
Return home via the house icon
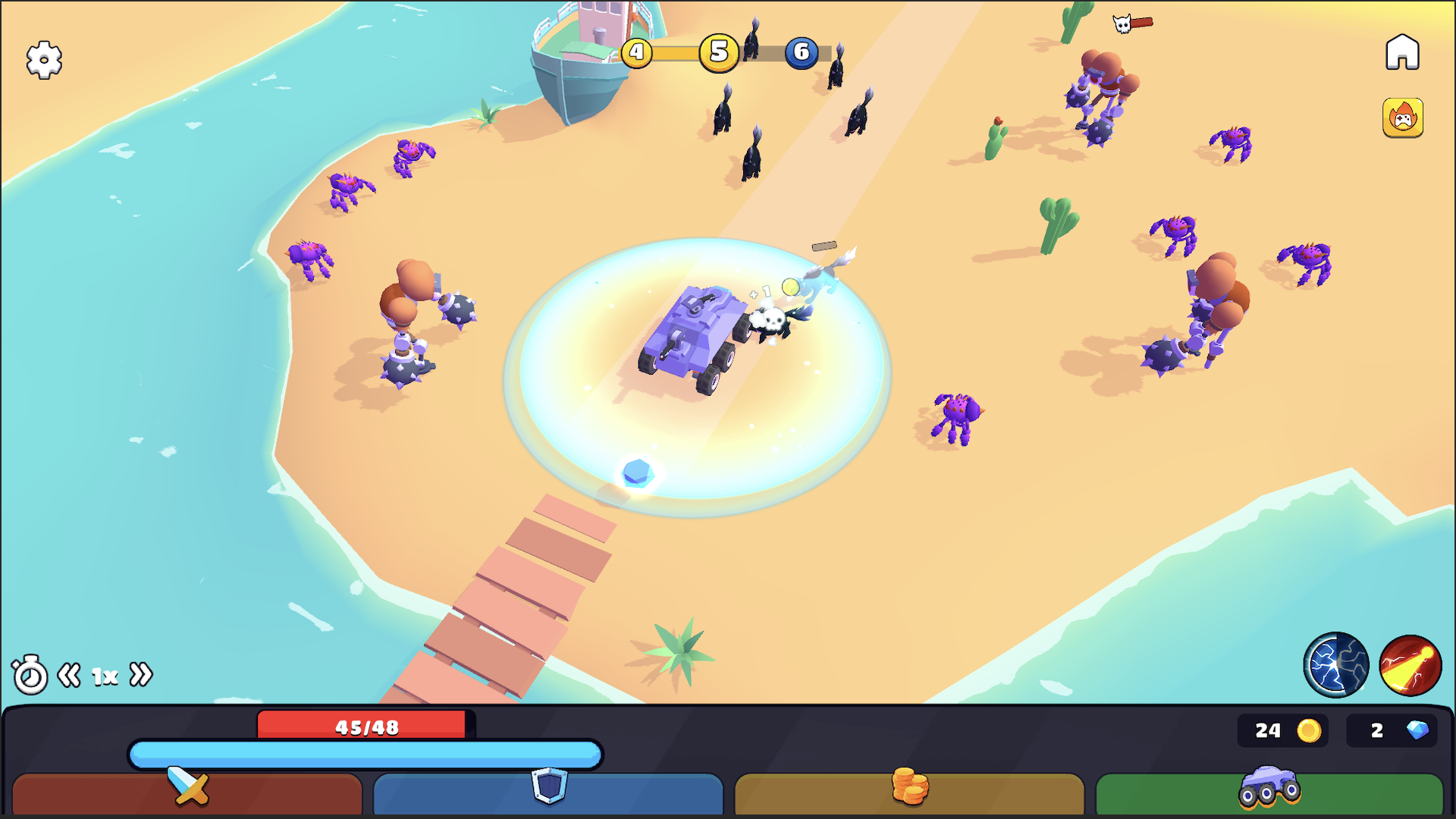1404,51
